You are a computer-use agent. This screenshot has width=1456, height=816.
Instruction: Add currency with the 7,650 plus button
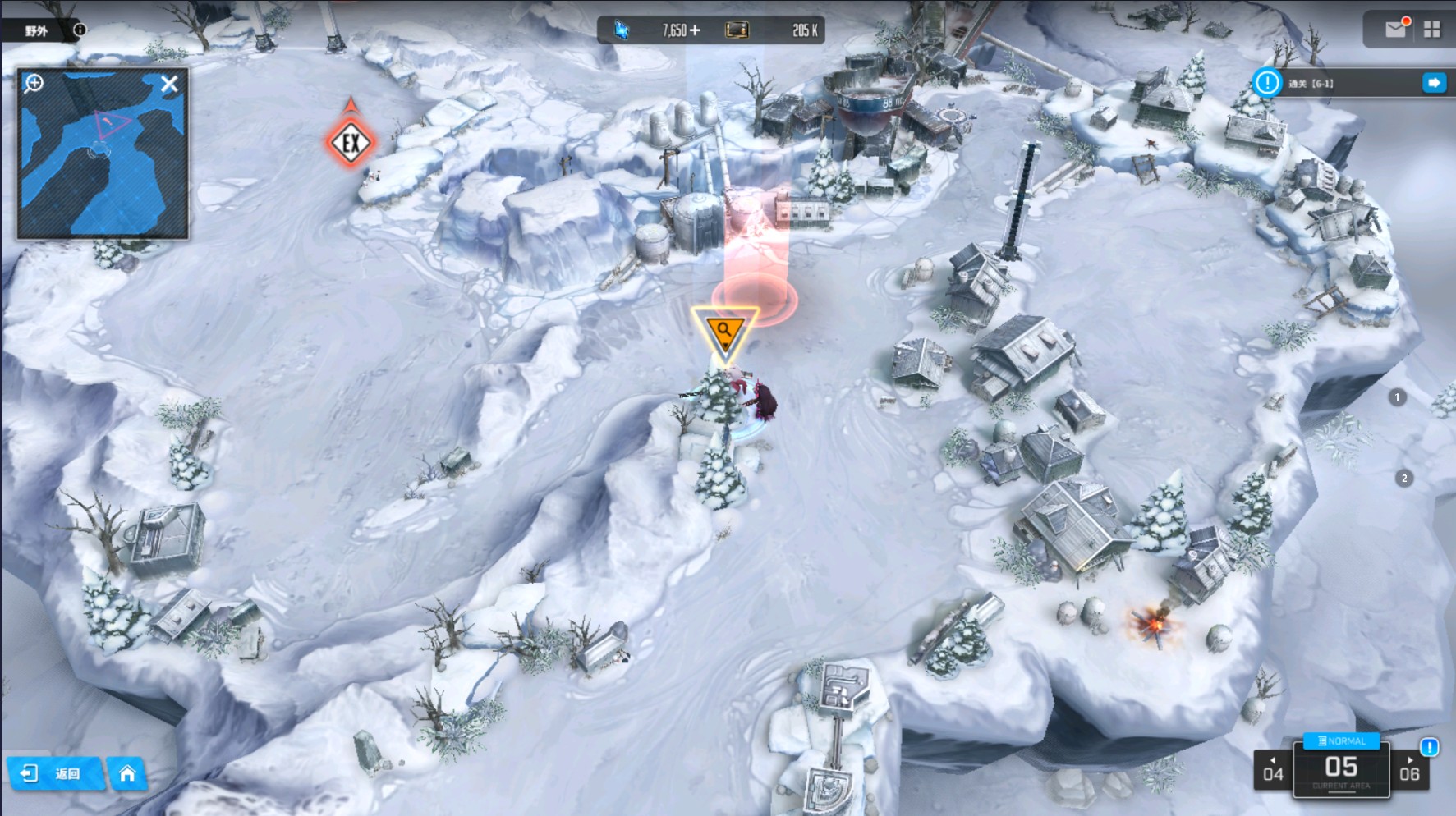(695, 30)
